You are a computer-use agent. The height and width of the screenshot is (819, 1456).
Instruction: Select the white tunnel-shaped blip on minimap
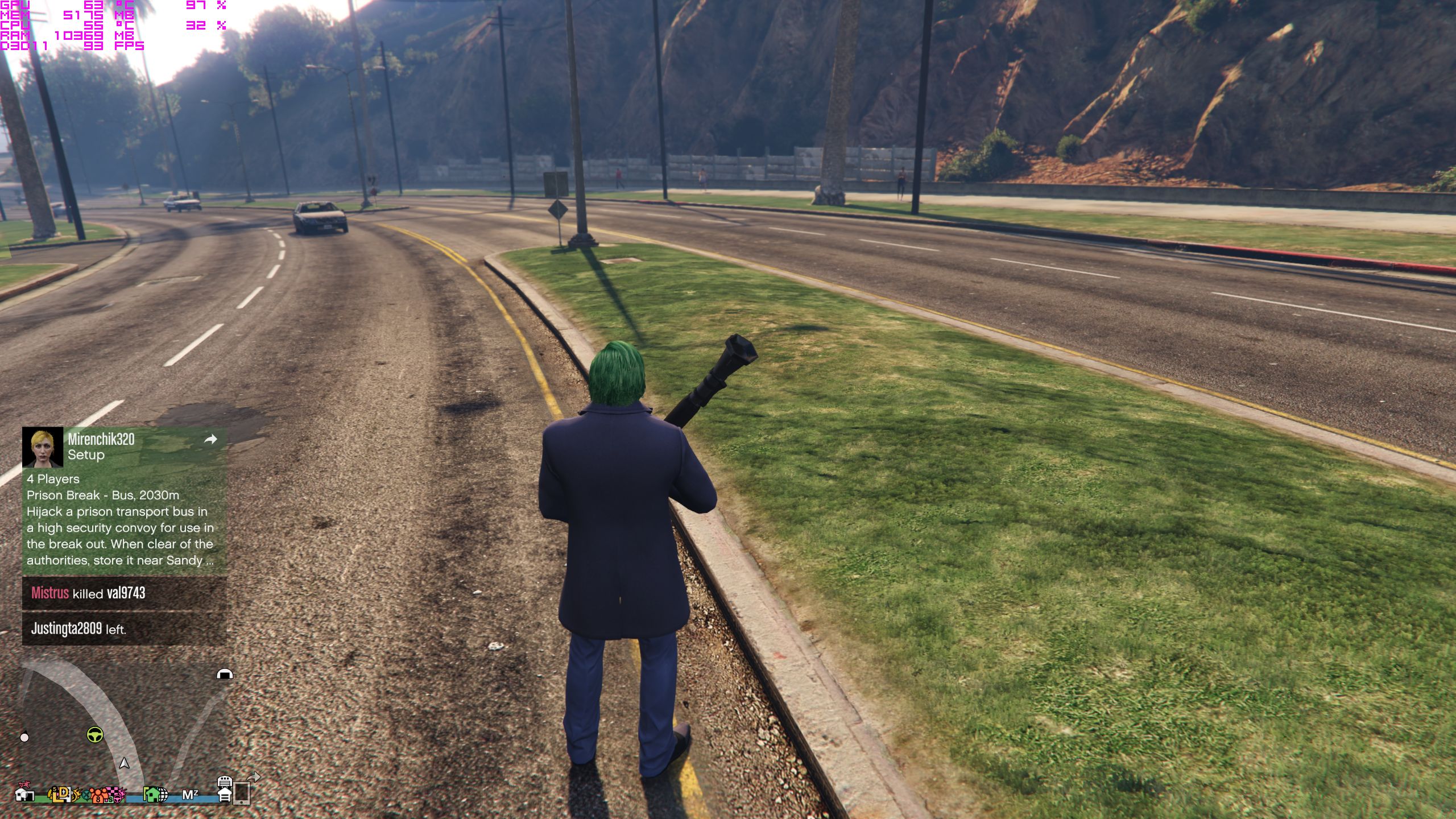click(225, 675)
